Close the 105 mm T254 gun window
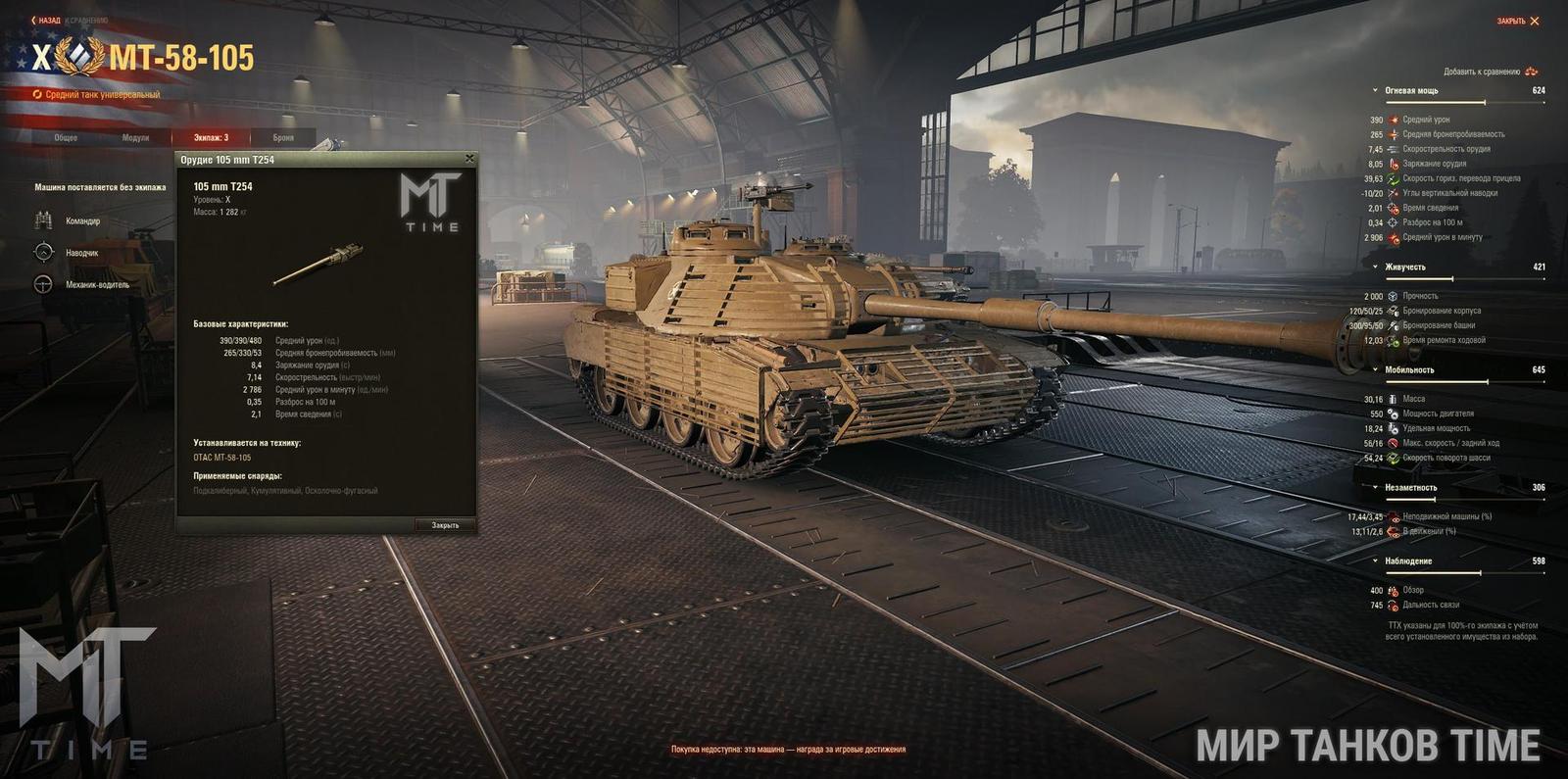This screenshot has width=1568, height=779. (x=469, y=159)
